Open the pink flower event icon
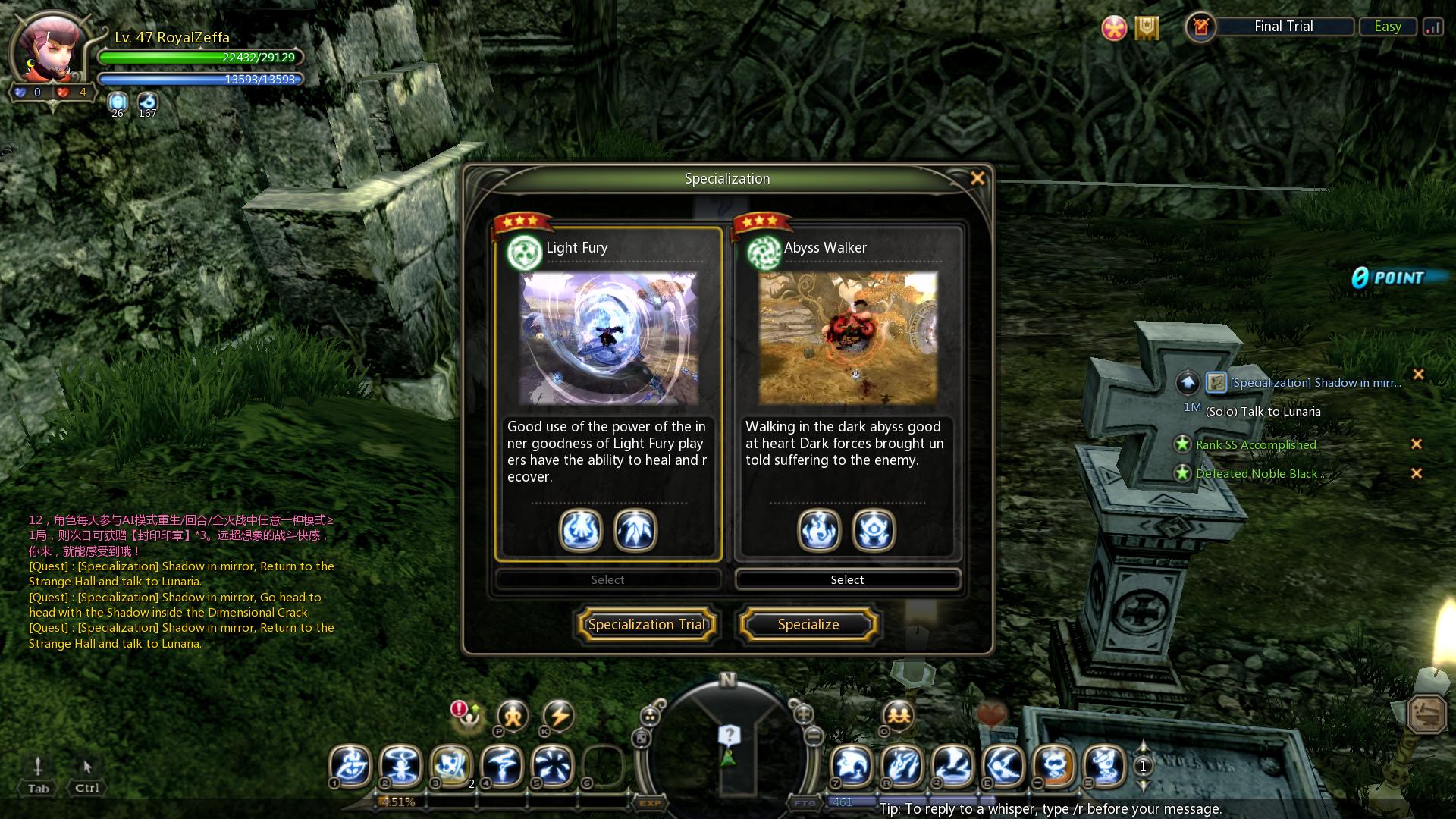The height and width of the screenshot is (819, 1456). tap(1114, 29)
